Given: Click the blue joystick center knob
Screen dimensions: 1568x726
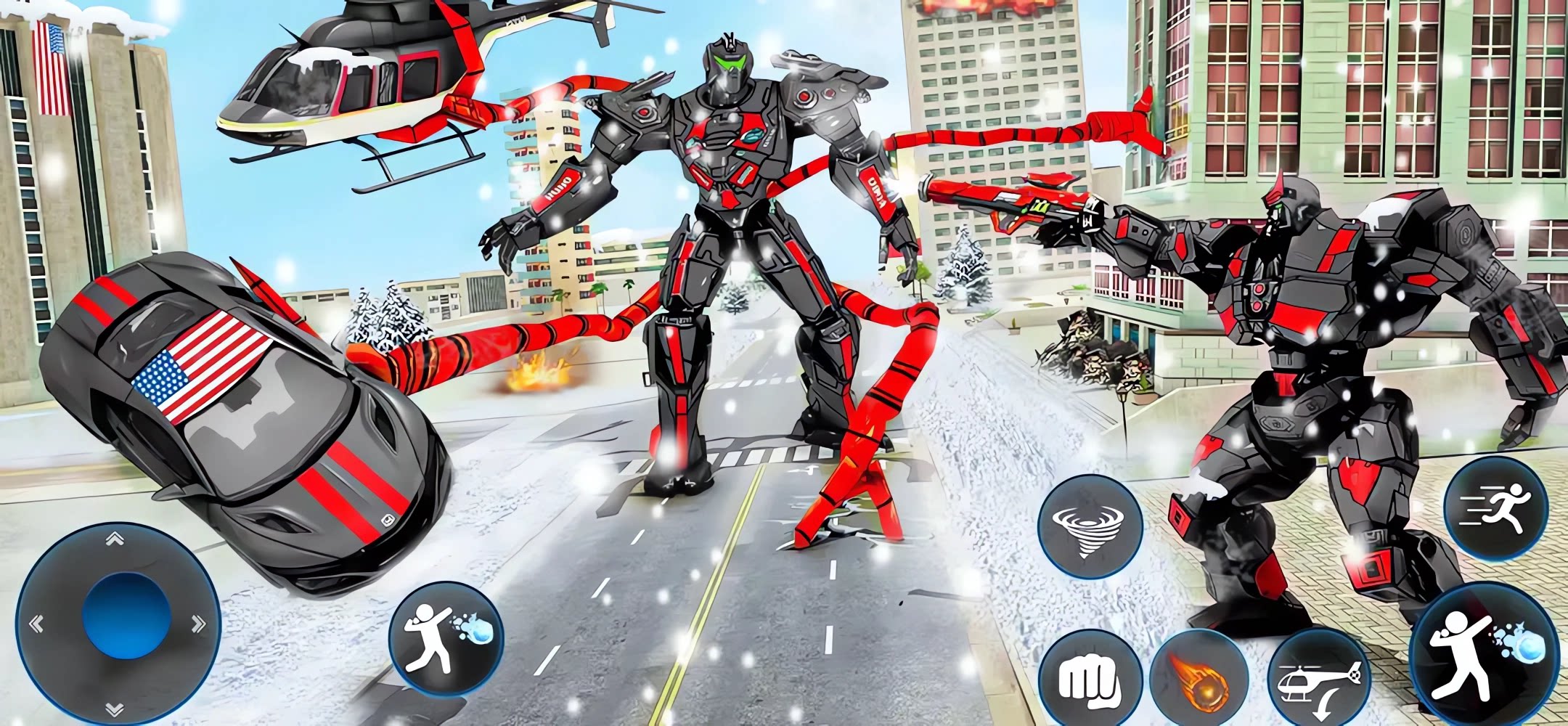Looking at the screenshot, I should click(126, 616).
